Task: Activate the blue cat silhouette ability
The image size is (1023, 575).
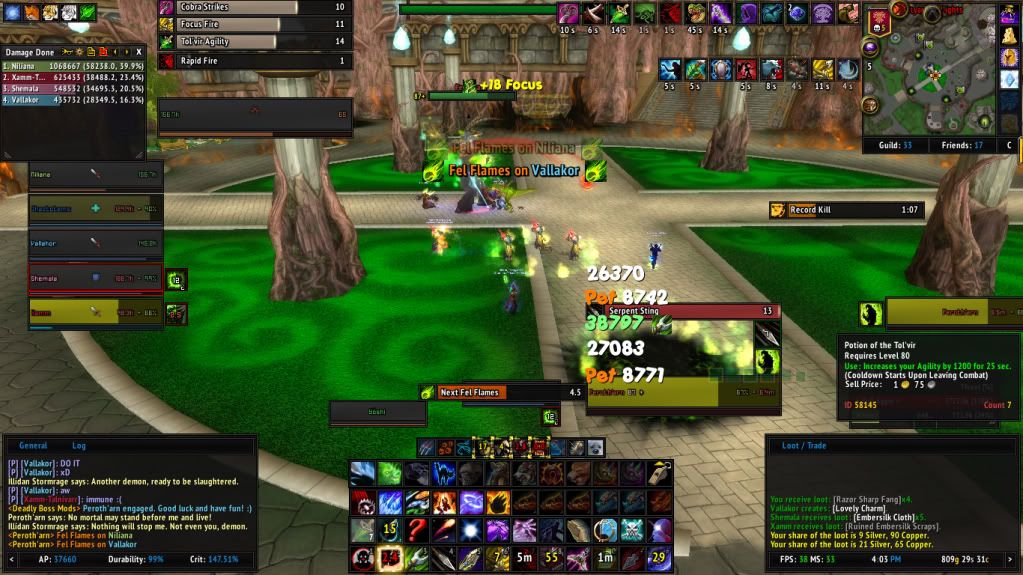Action: 443,473
